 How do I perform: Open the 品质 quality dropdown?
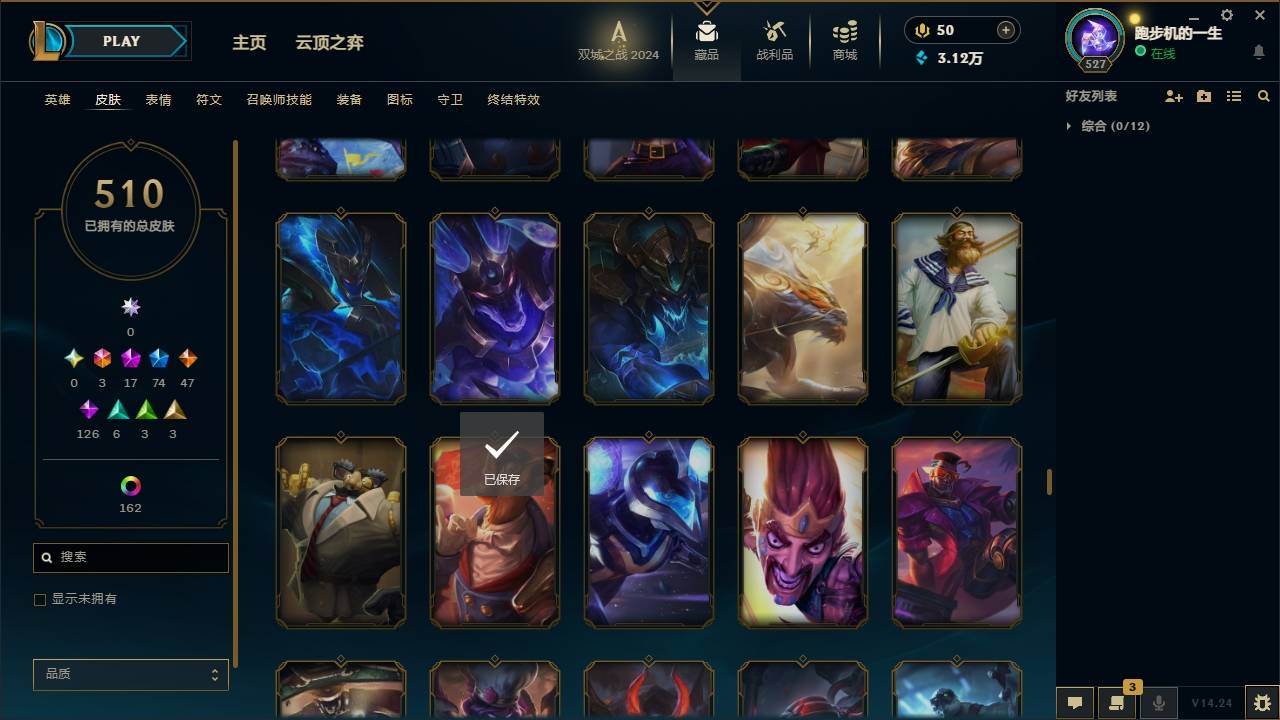(130, 674)
